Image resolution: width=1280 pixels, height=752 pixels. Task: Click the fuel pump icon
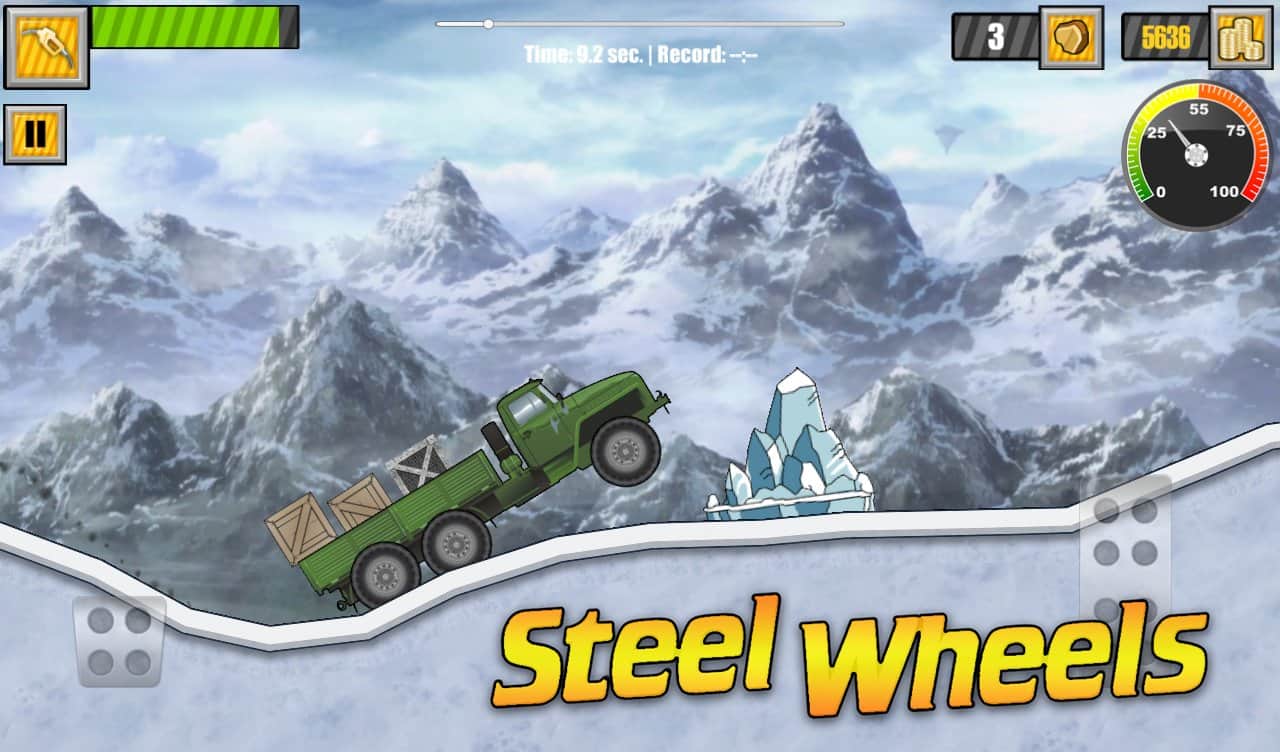tap(46, 45)
